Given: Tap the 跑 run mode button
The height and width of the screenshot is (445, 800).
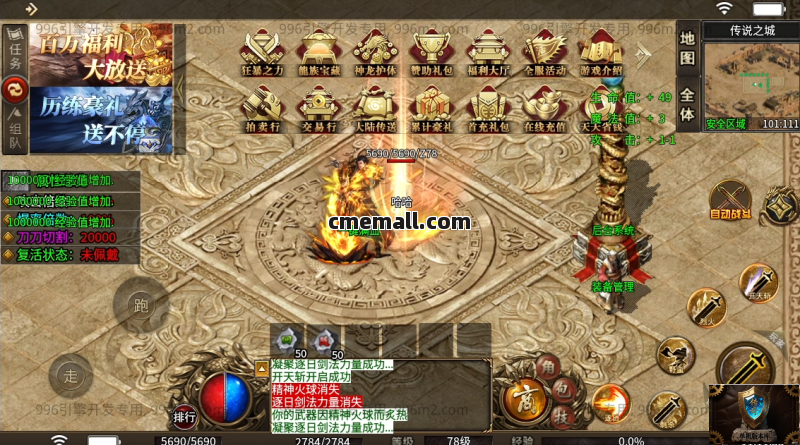Looking at the screenshot, I should click(139, 305).
